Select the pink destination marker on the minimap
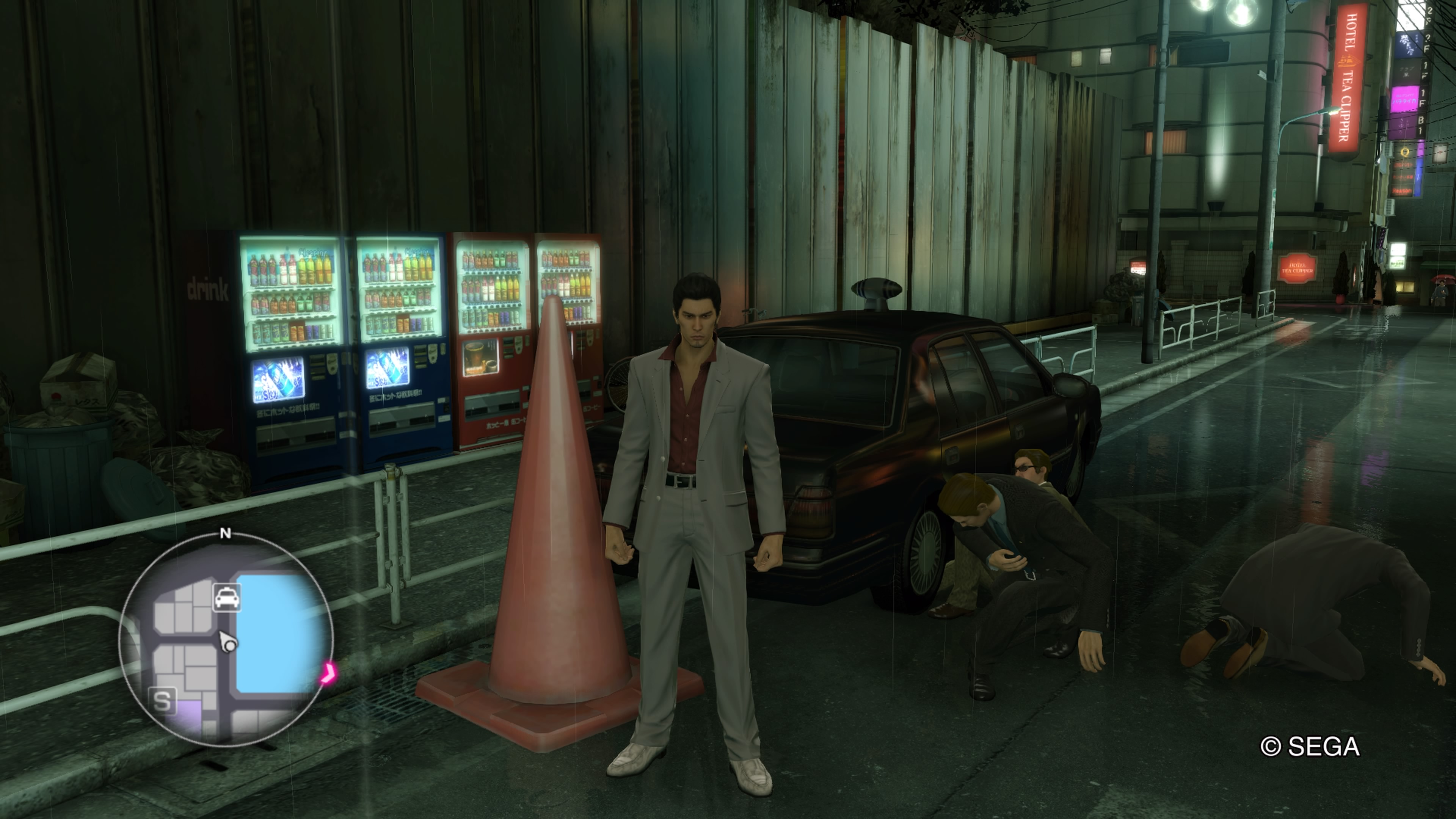This screenshot has width=1456, height=819. 328,673
